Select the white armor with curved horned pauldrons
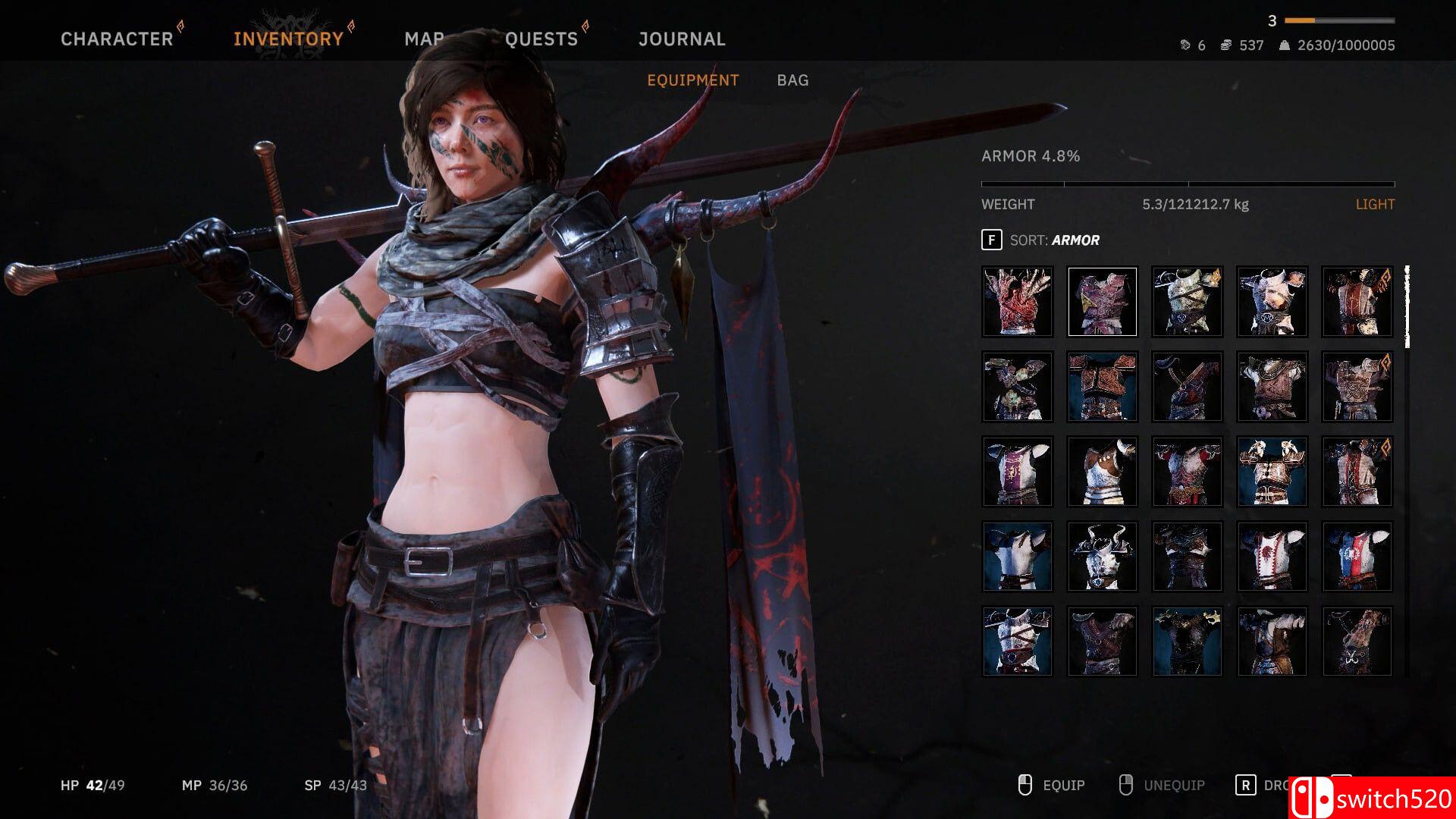1456x819 pixels. [x=1103, y=556]
